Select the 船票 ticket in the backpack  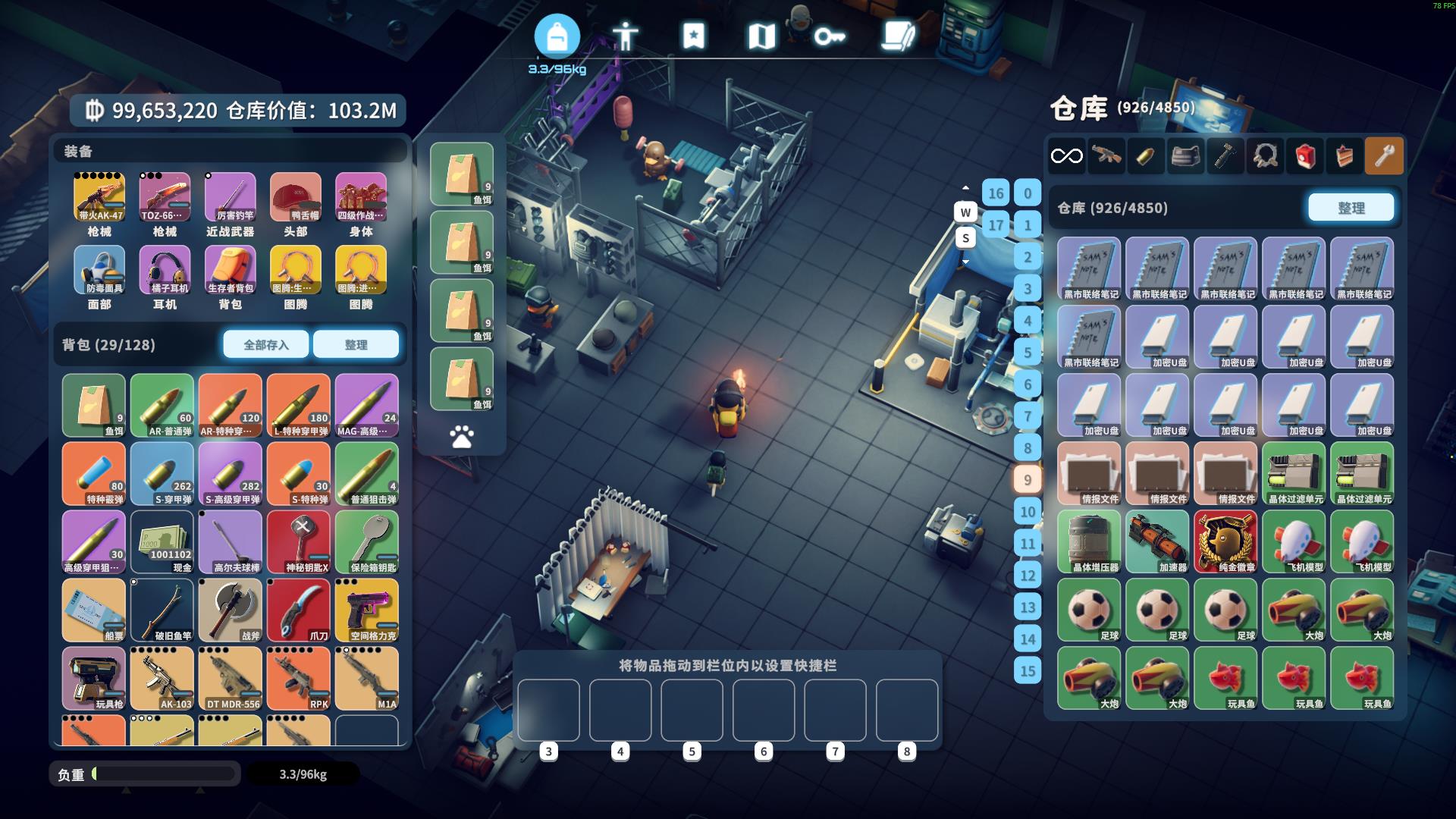click(94, 610)
